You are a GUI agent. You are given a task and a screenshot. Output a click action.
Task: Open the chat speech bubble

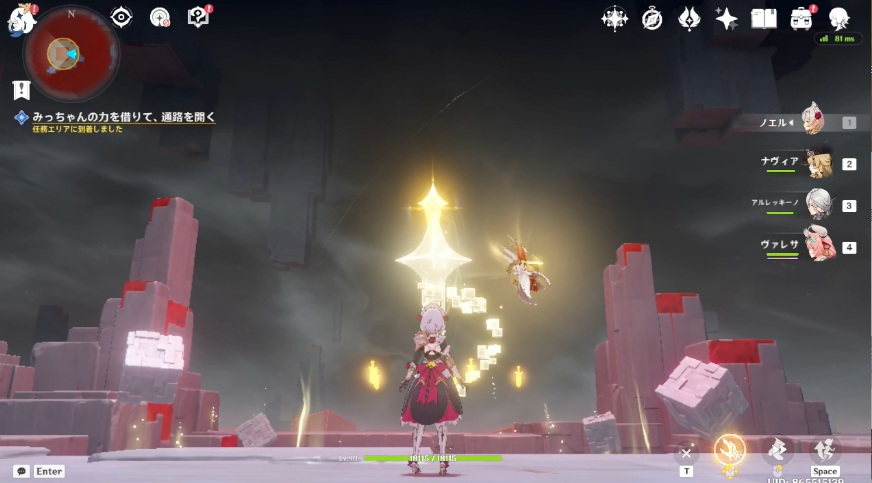pyautogui.click(x=21, y=471)
